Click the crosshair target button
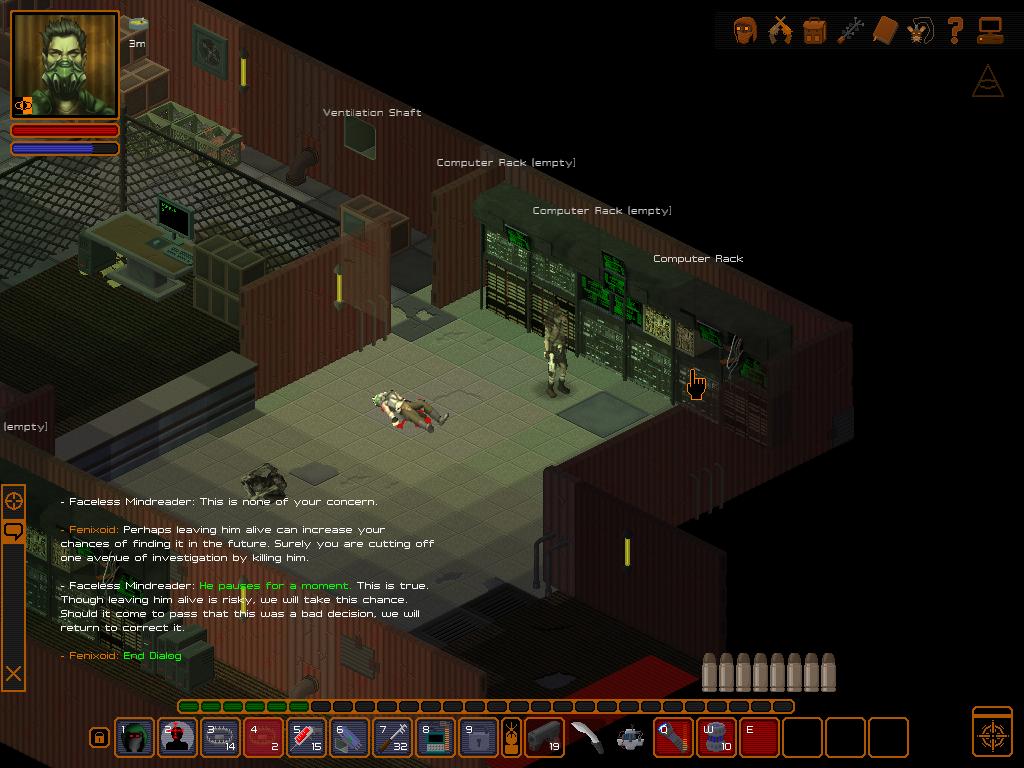 click(x=992, y=732)
